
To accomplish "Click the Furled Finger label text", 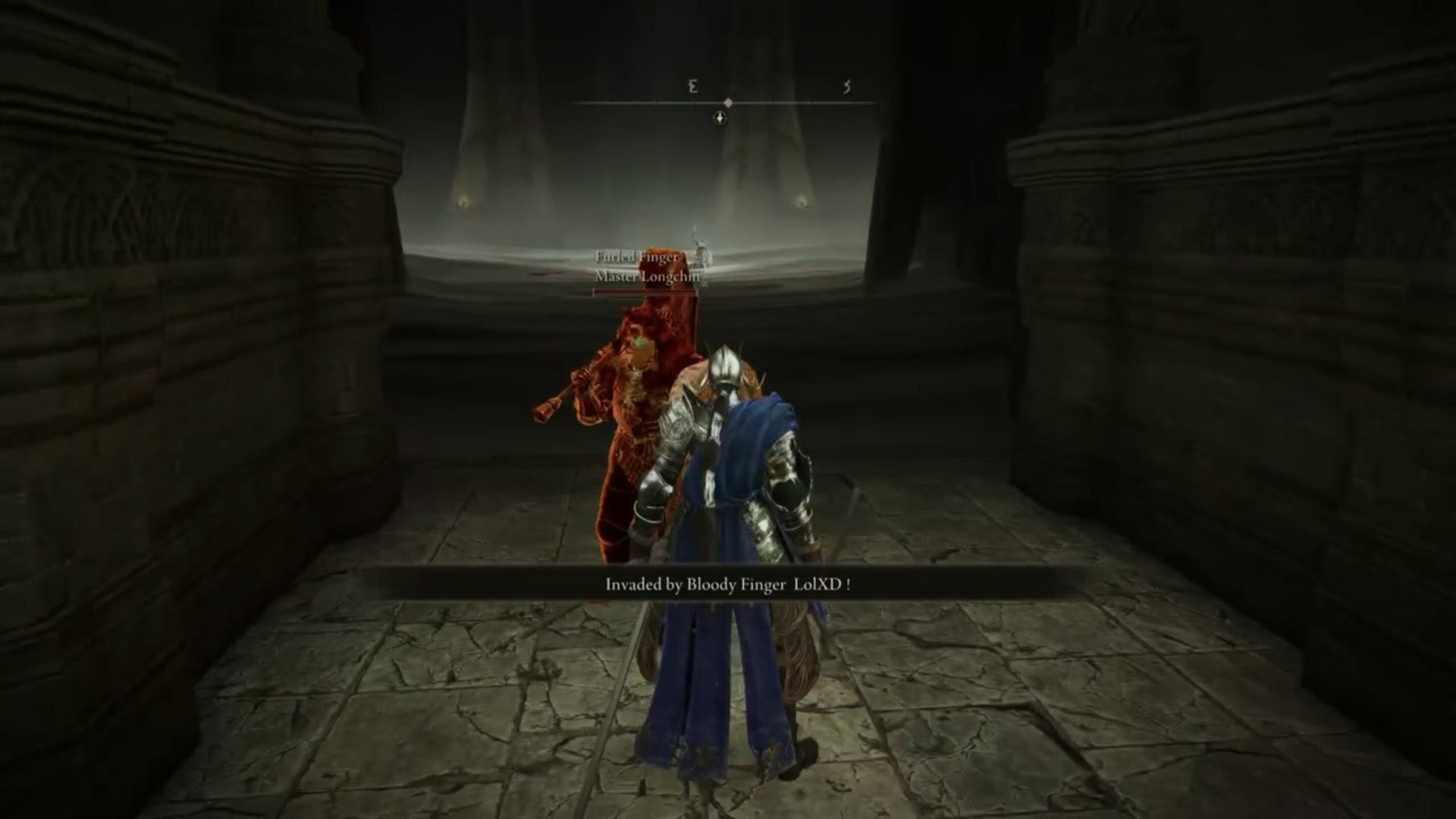I will point(635,258).
